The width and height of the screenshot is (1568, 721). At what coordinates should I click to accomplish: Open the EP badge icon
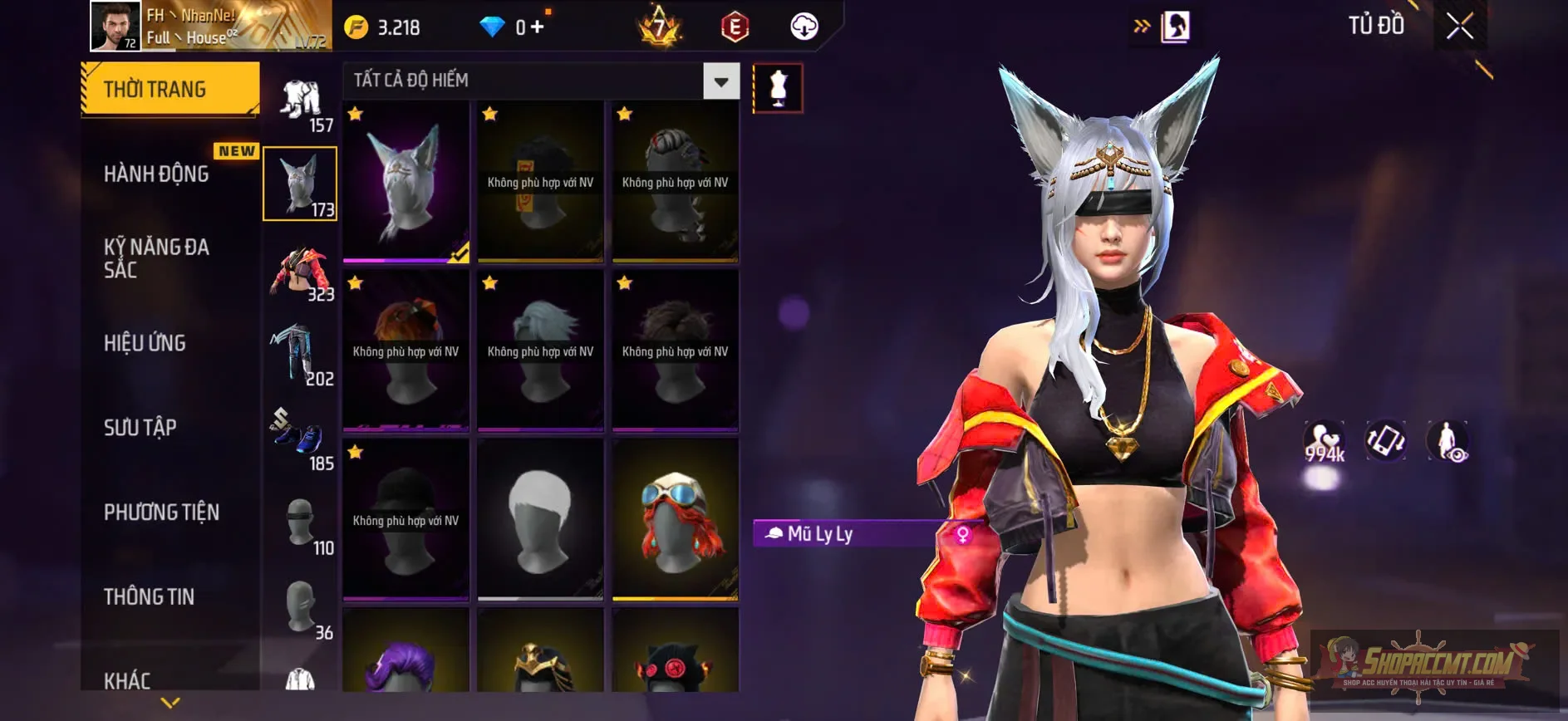[736, 26]
